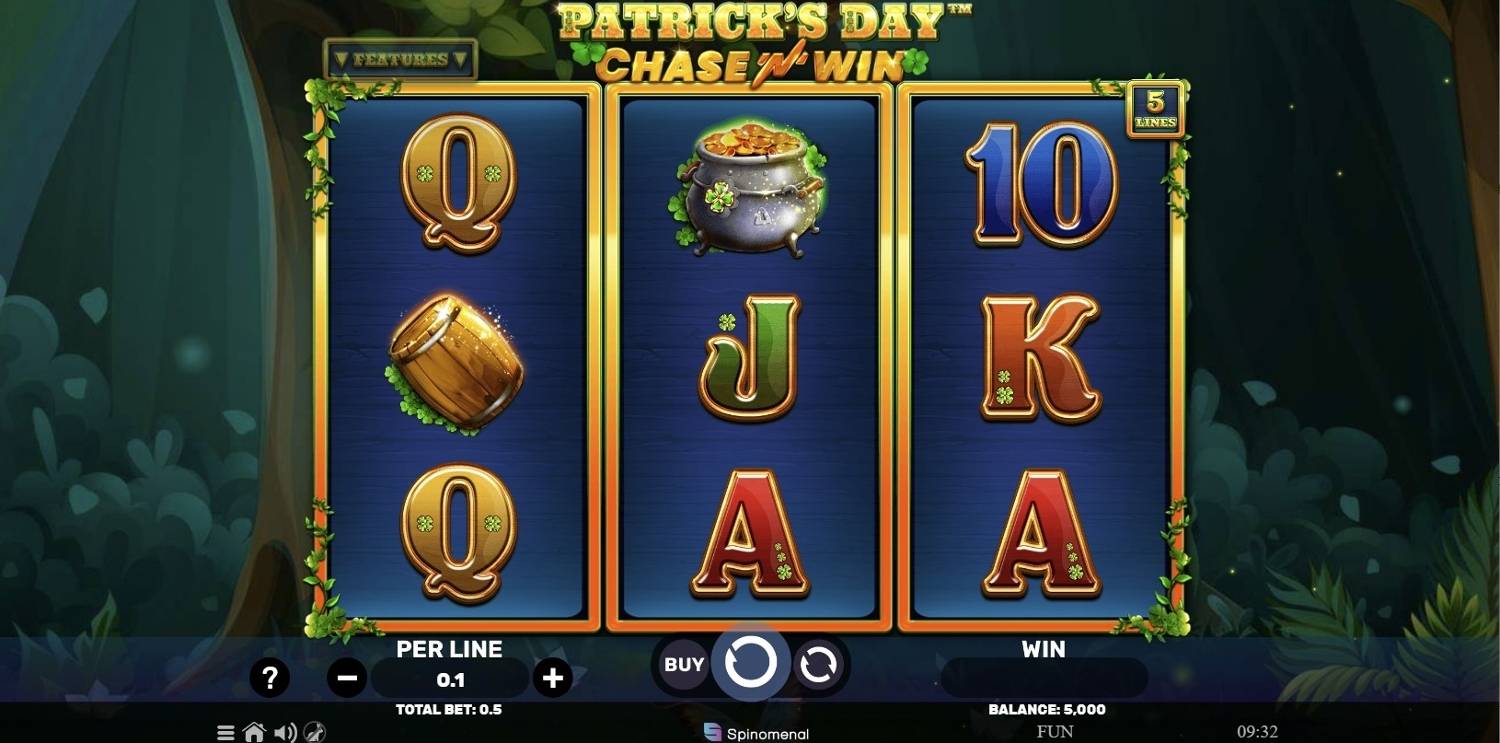
Task: Open the Spinomenal logo link
Action: pos(755,733)
